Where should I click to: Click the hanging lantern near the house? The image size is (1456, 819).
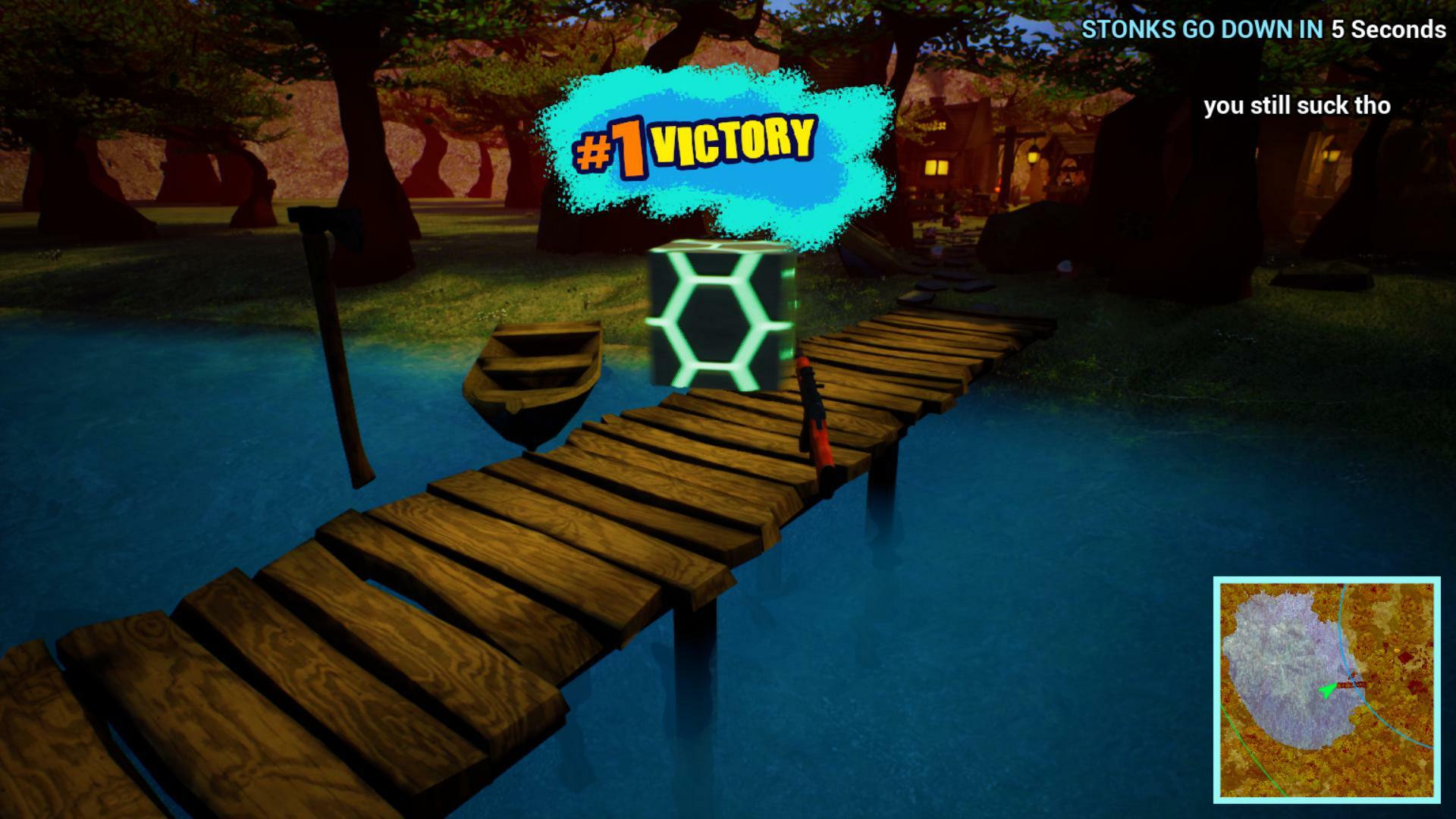coord(1034,156)
